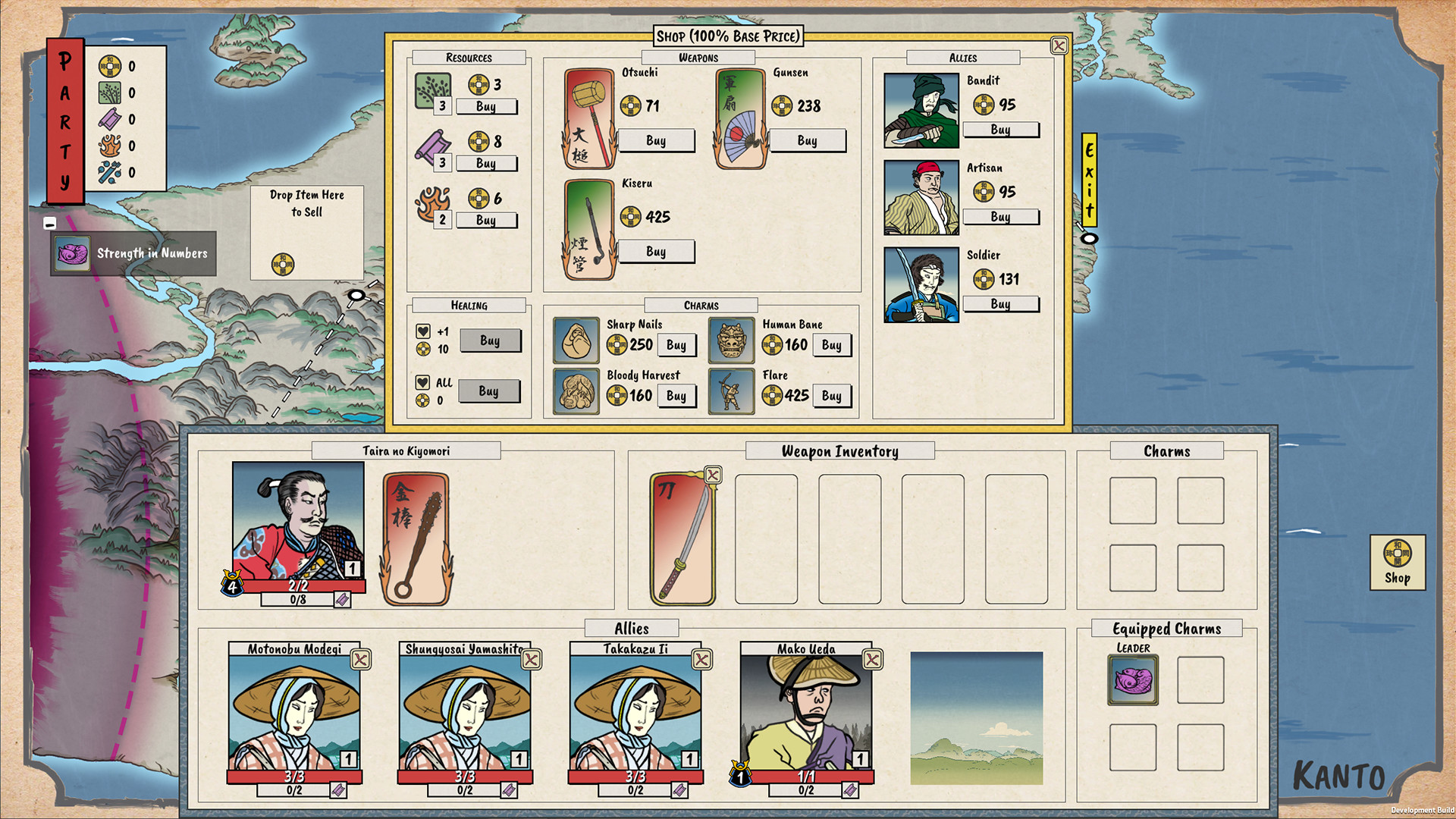Viewport: 1456px width, 819px height.
Task: Collapse the Party panel
Action: (x=50, y=222)
